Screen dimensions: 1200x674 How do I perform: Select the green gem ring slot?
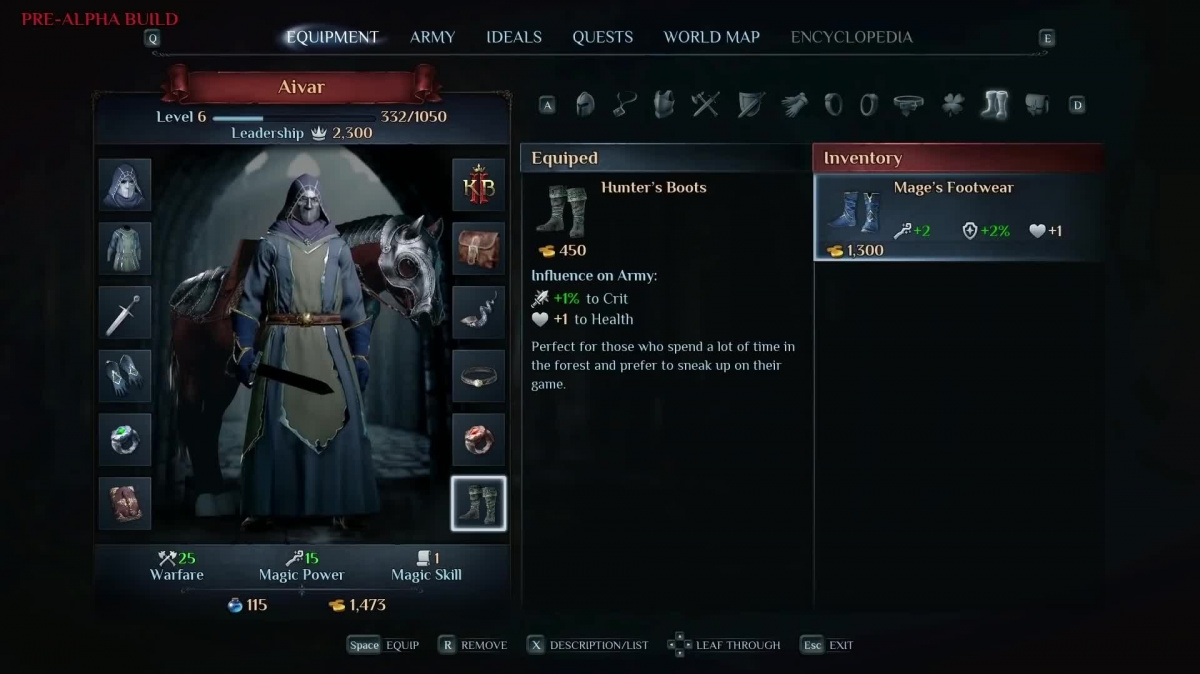(x=125, y=439)
